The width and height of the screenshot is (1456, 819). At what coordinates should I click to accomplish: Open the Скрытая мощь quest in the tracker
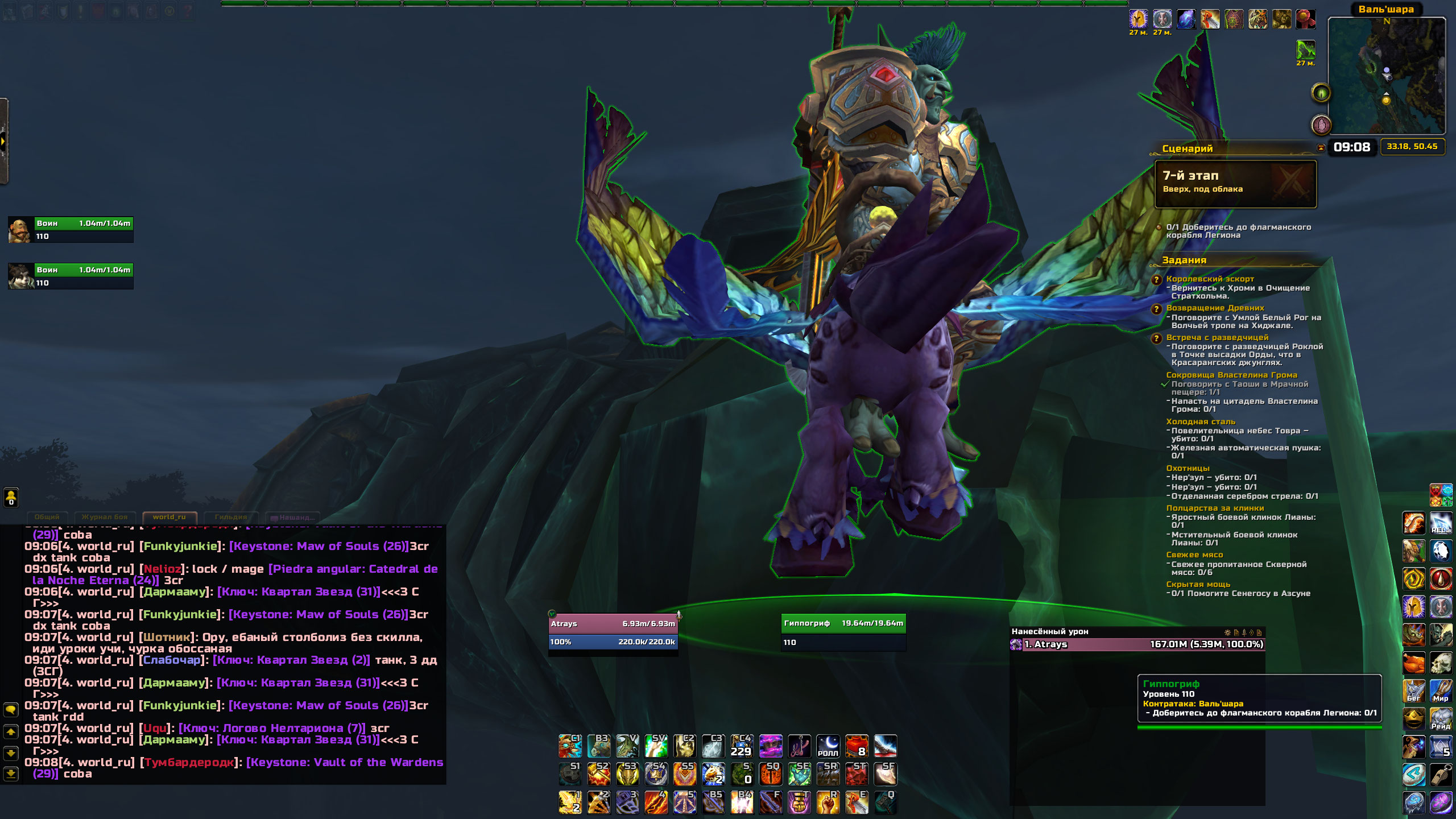click(x=1198, y=584)
